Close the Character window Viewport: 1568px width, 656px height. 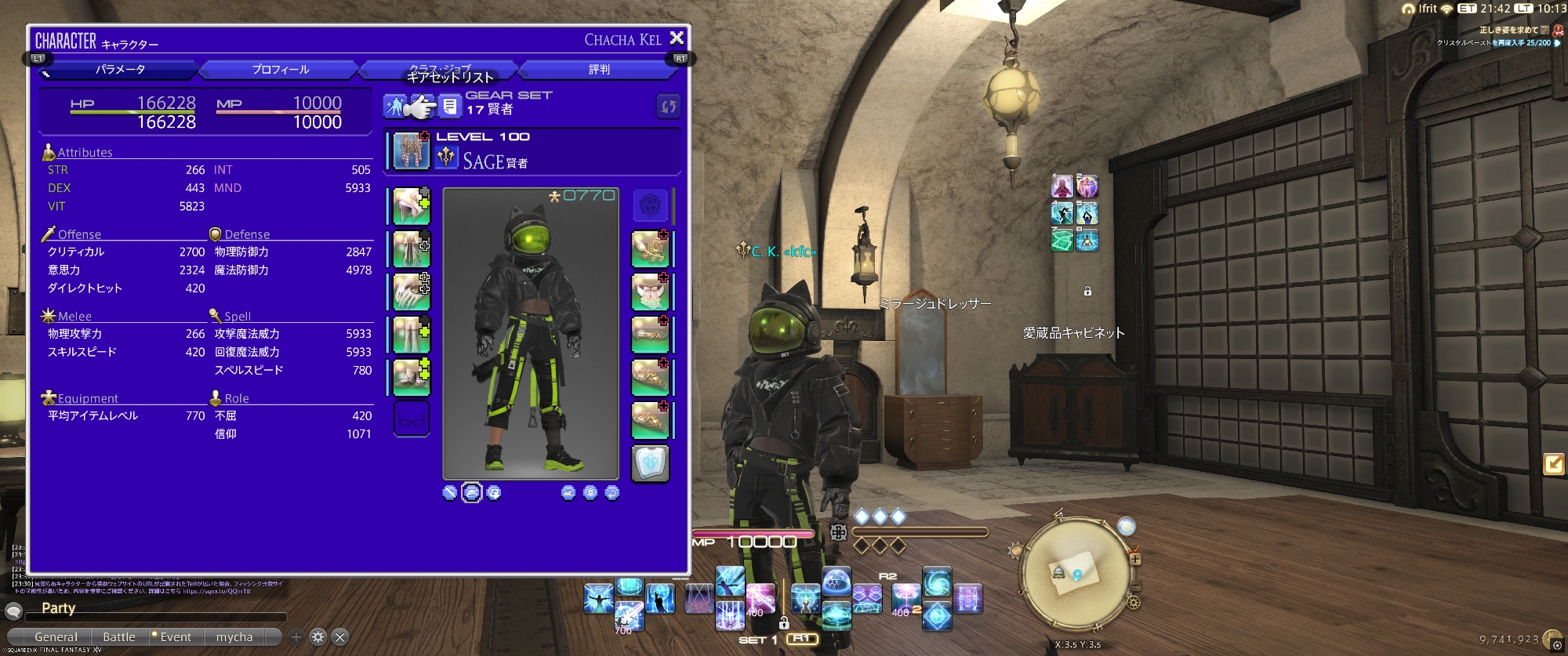coord(677,38)
